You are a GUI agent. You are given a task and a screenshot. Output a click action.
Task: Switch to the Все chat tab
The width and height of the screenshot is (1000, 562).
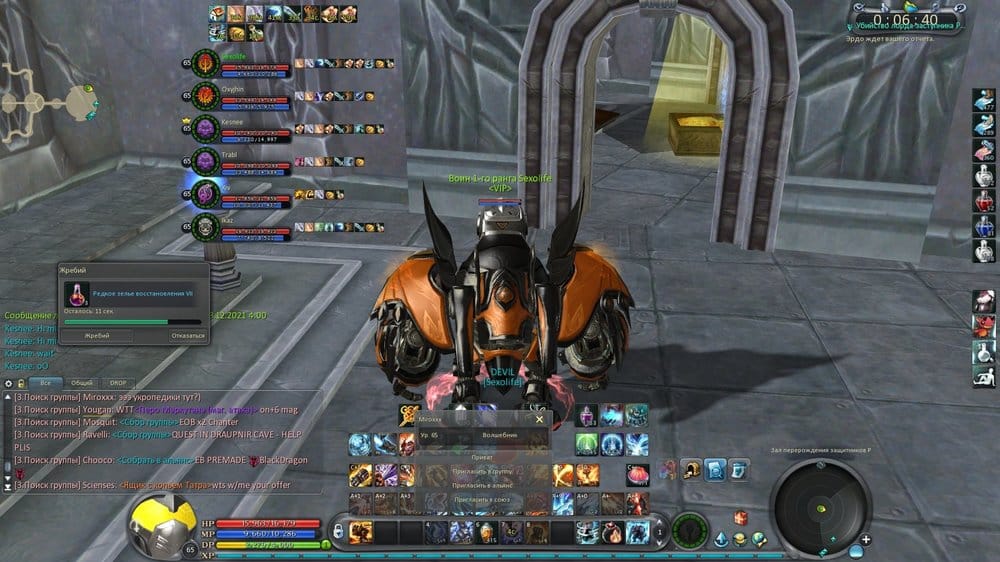[44, 383]
